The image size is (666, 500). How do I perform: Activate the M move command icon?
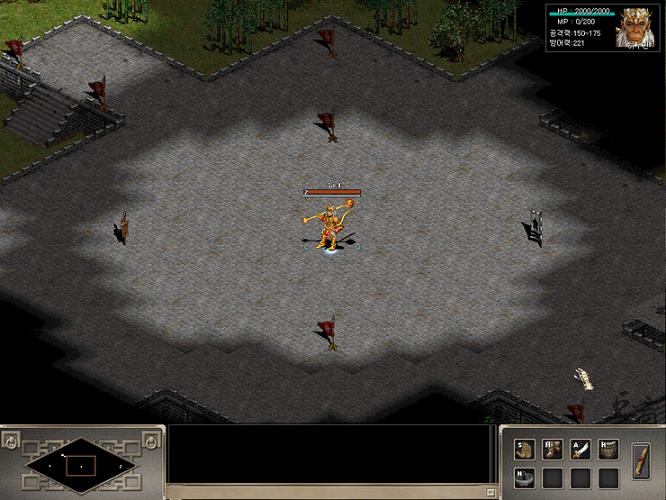pos(553,450)
